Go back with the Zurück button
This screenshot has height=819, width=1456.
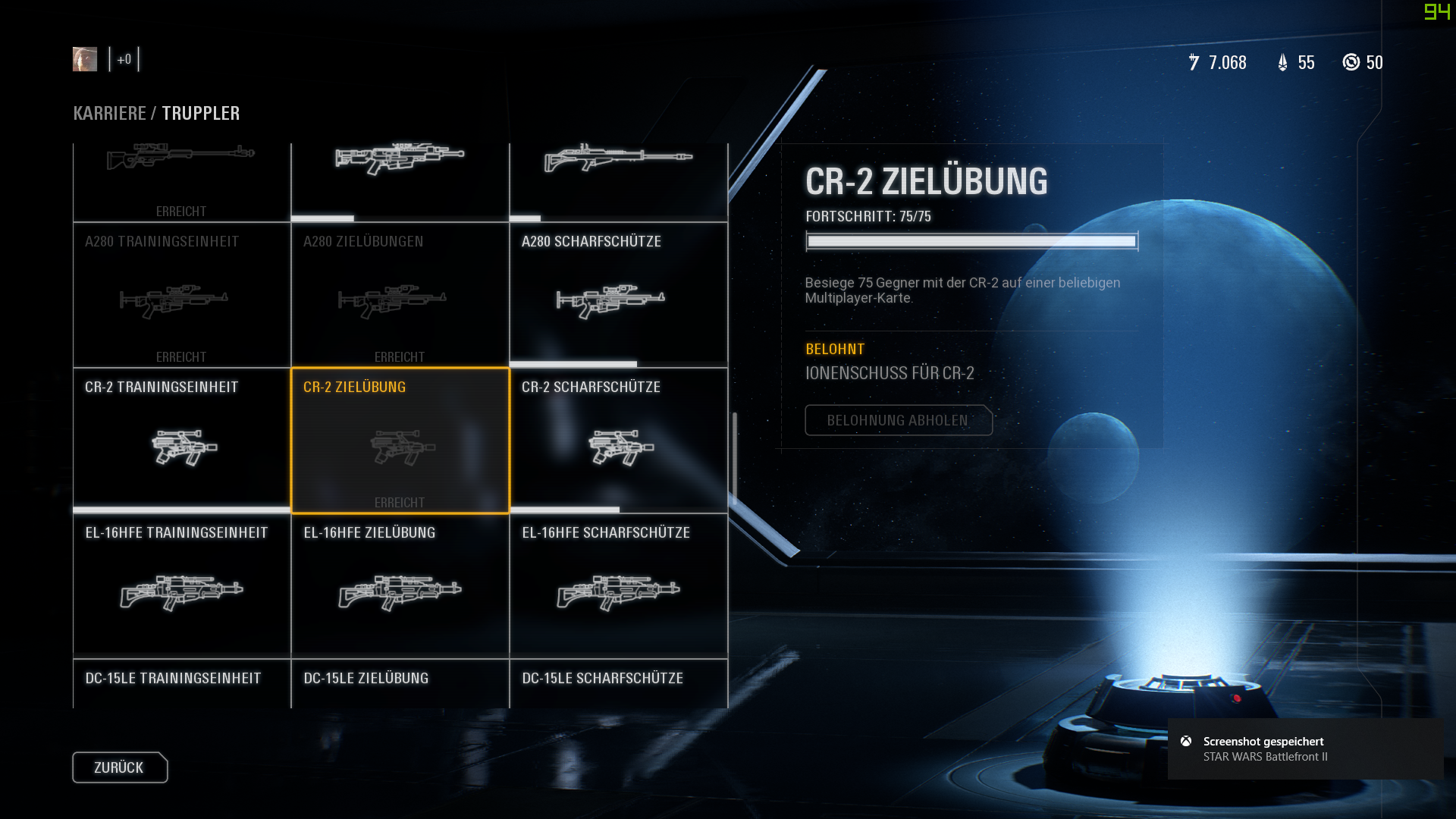[x=120, y=767]
